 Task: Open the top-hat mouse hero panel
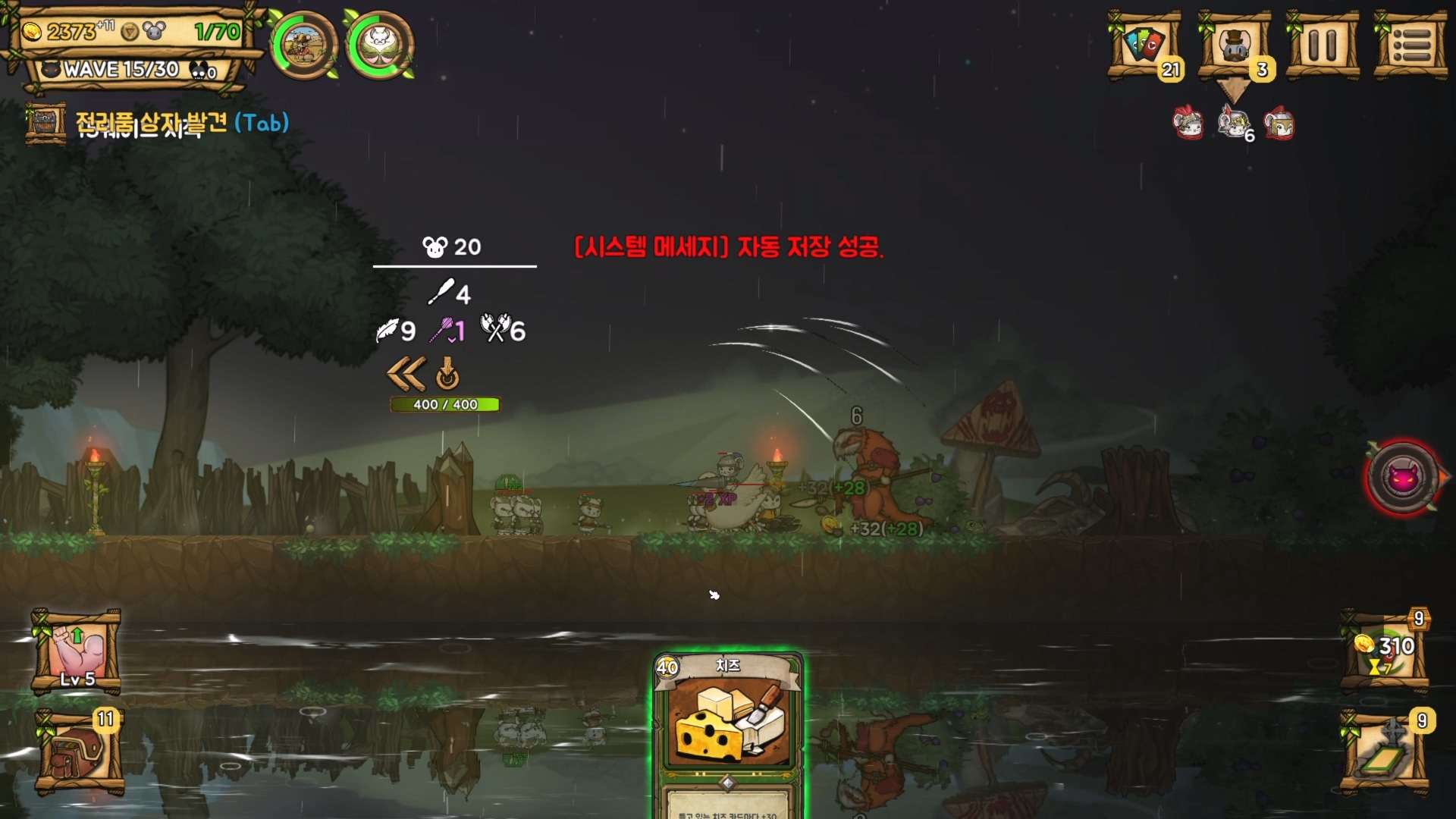click(1234, 45)
